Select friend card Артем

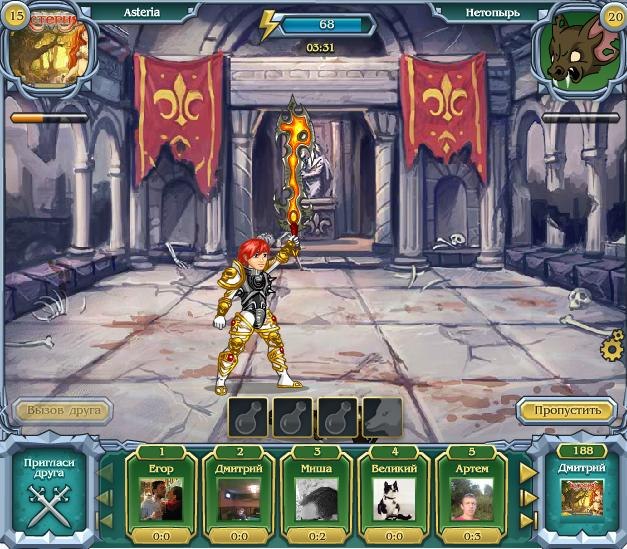(x=470, y=494)
